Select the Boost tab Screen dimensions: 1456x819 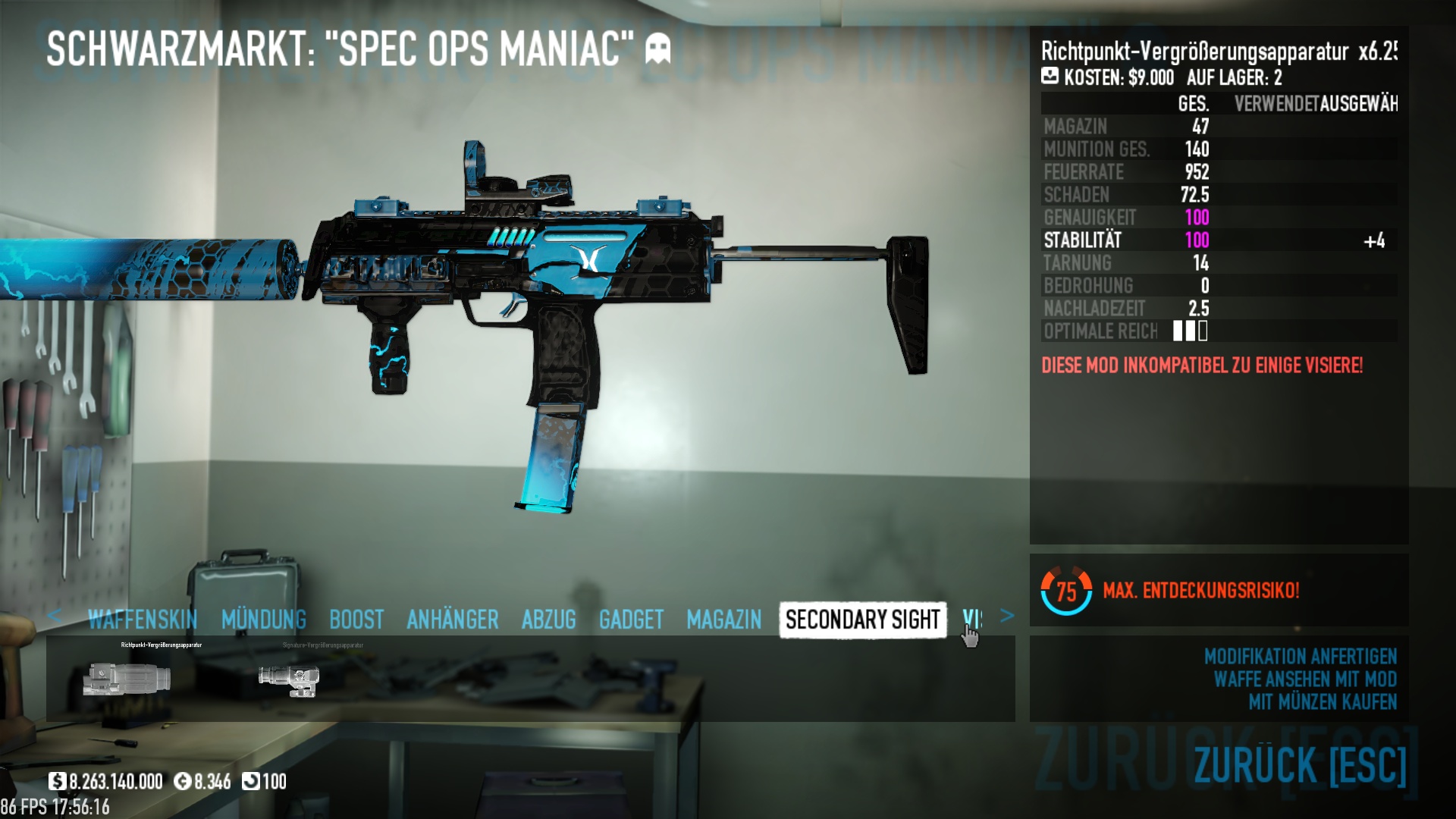pyautogui.click(x=356, y=620)
